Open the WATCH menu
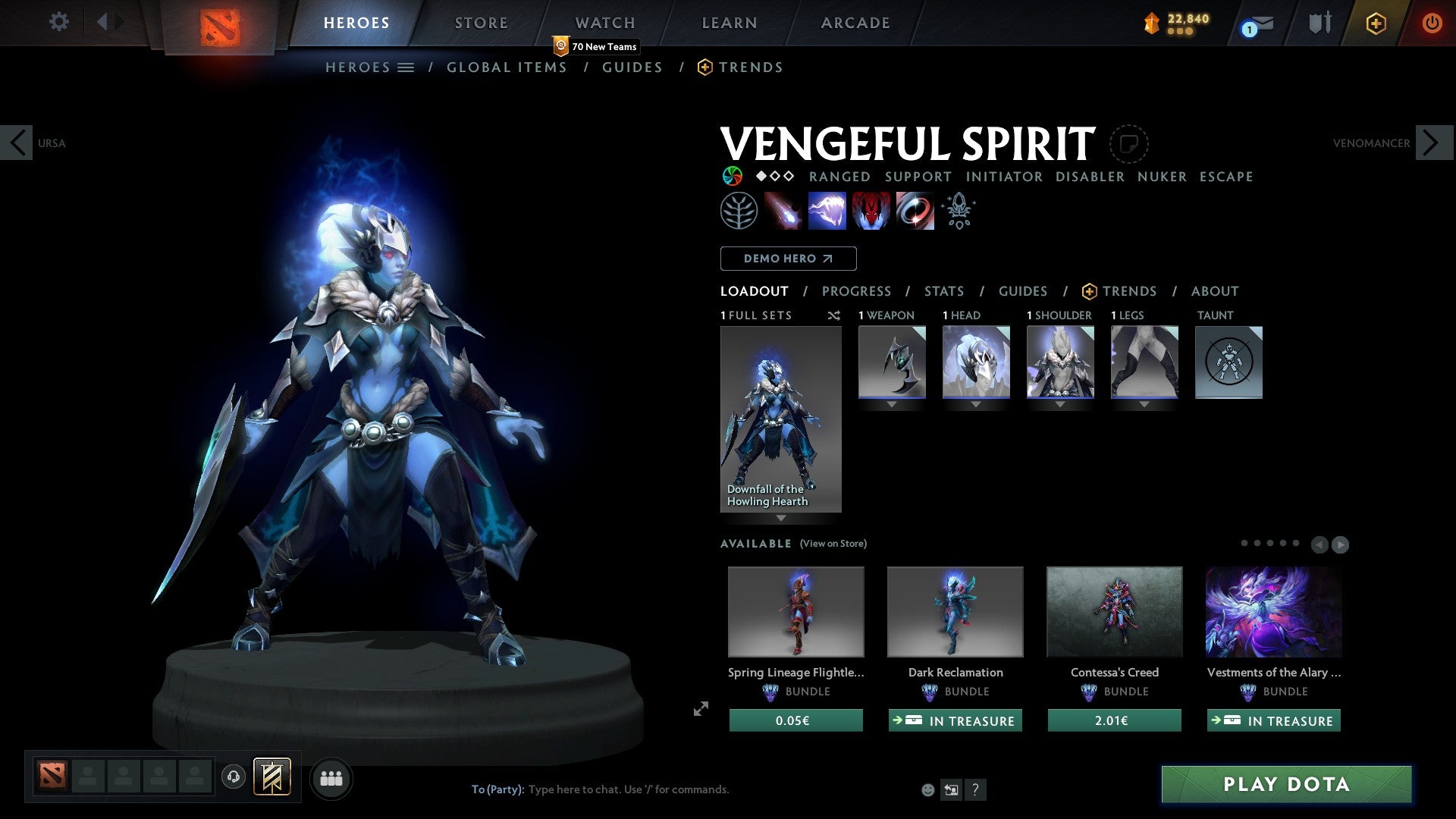The height and width of the screenshot is (819, 1456). click(x=604, y=23)
